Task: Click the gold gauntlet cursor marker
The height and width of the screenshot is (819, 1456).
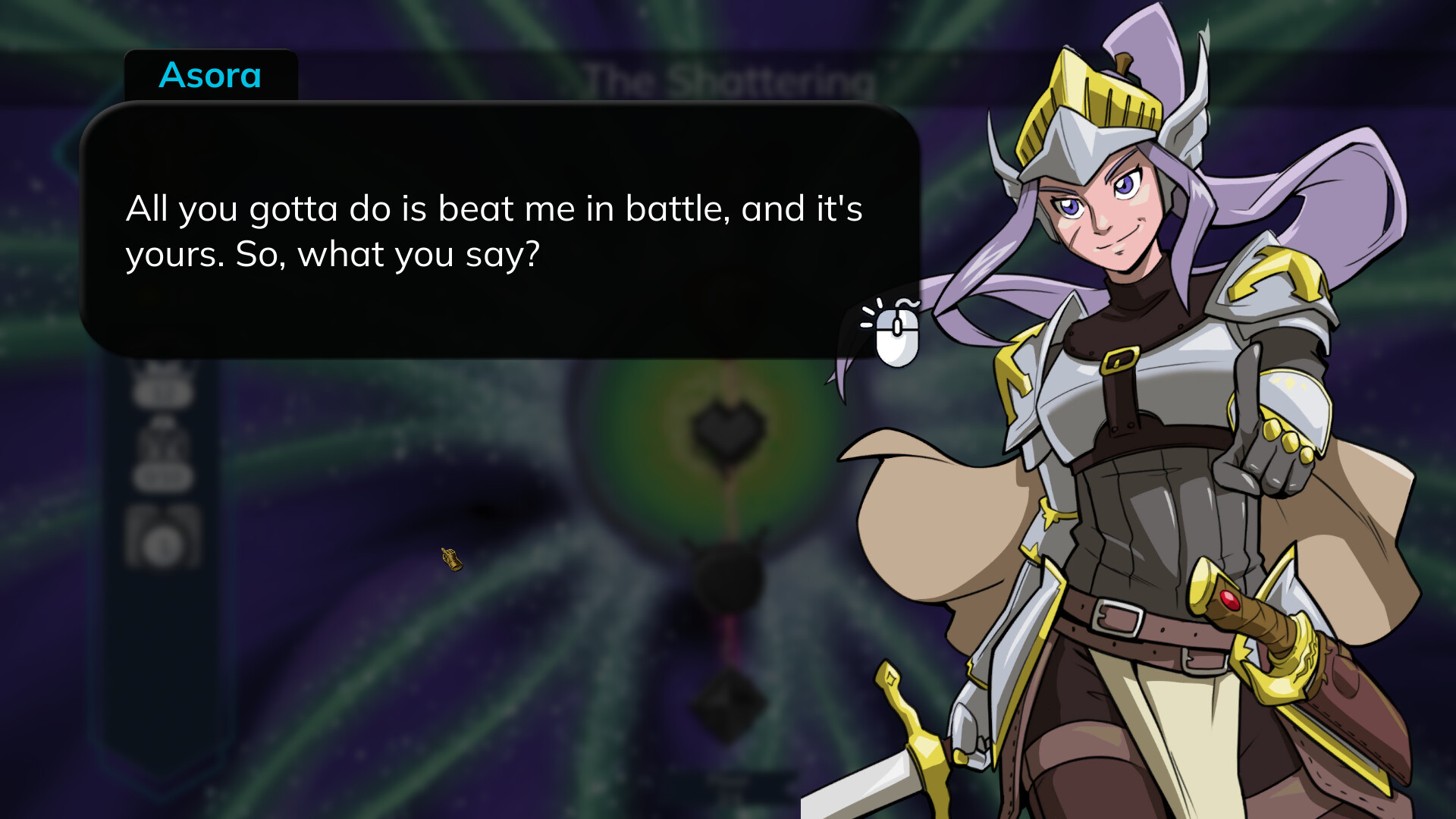Action: coord(453,560)
